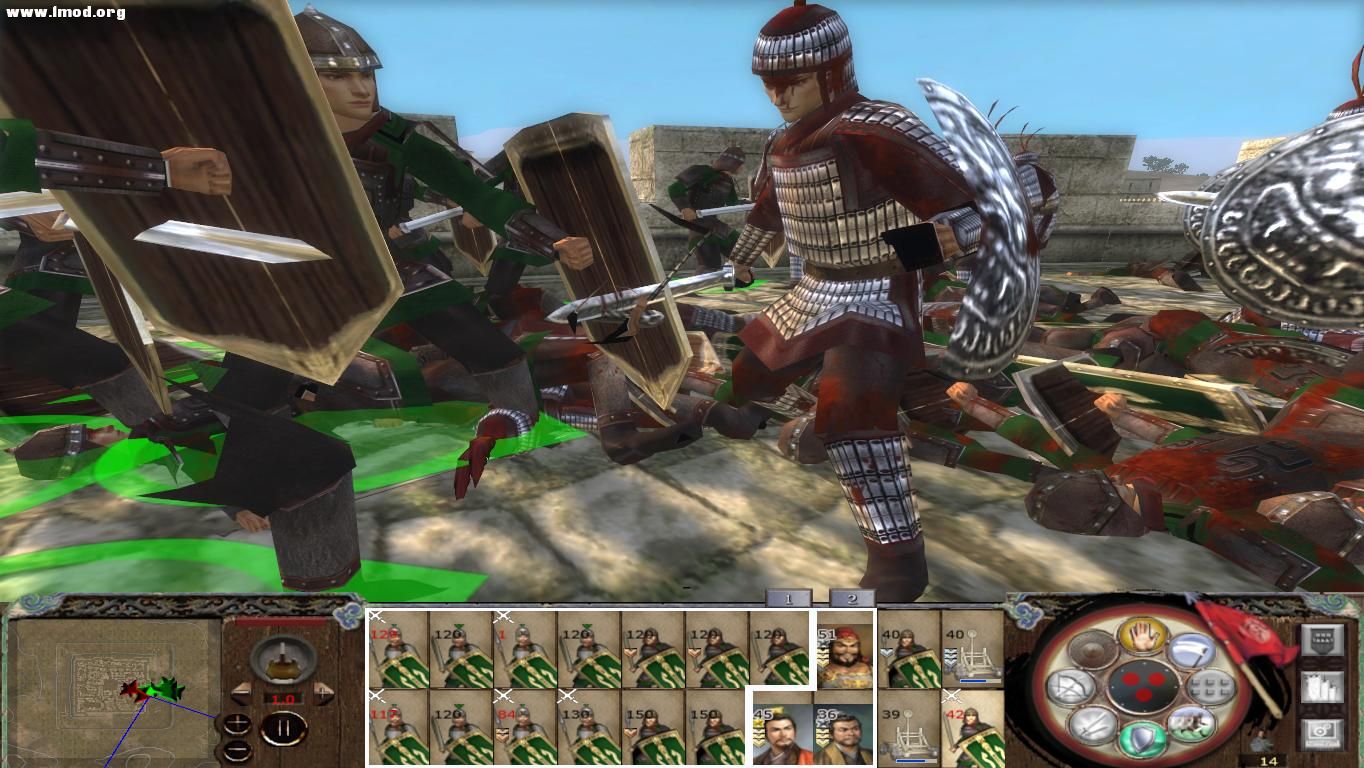Screen dimensions: 1364x768
Task: Click the banner insignia icon on the right panel
Action: click(1323, 639)
